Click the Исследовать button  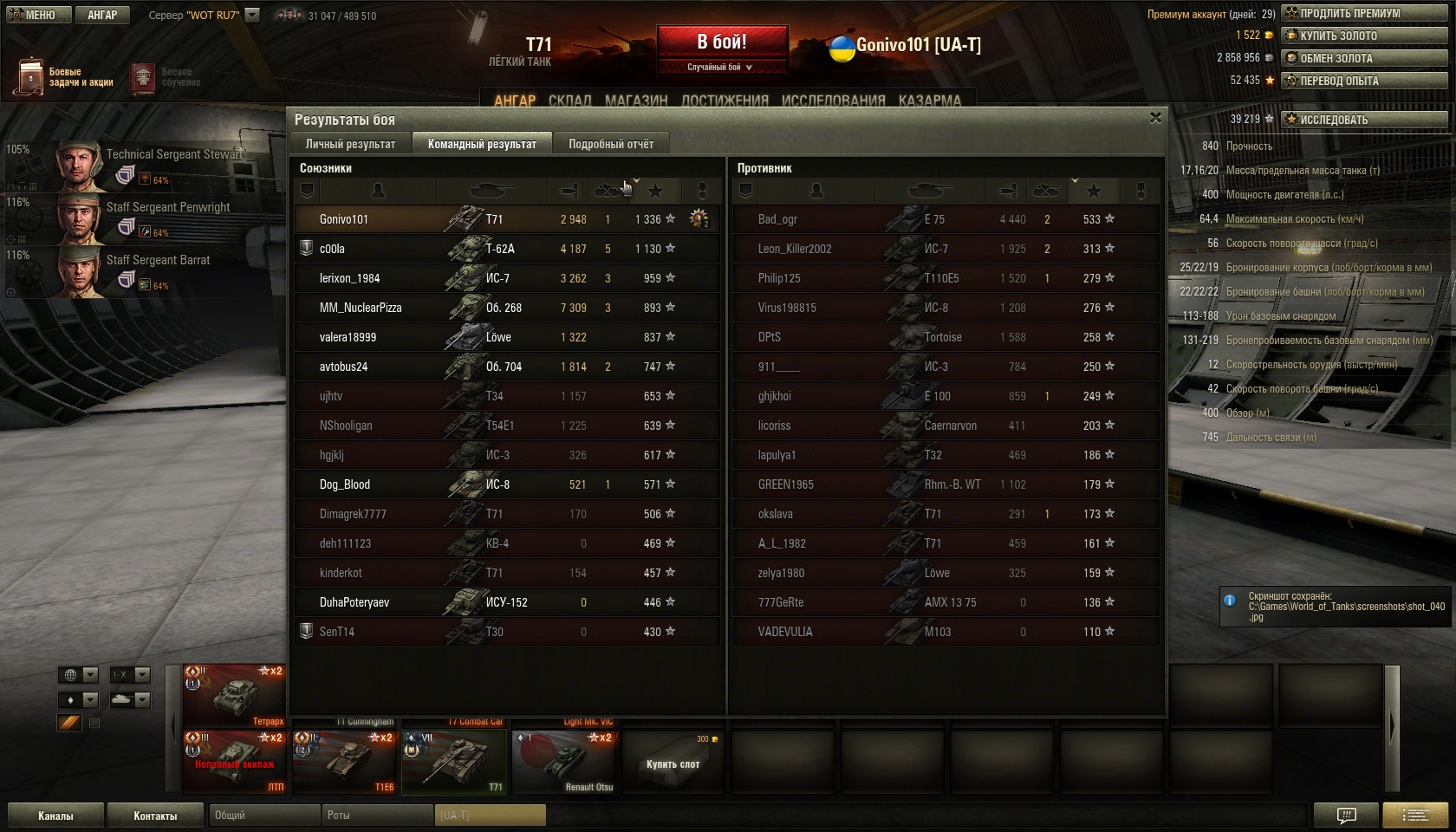point(1364,120)
